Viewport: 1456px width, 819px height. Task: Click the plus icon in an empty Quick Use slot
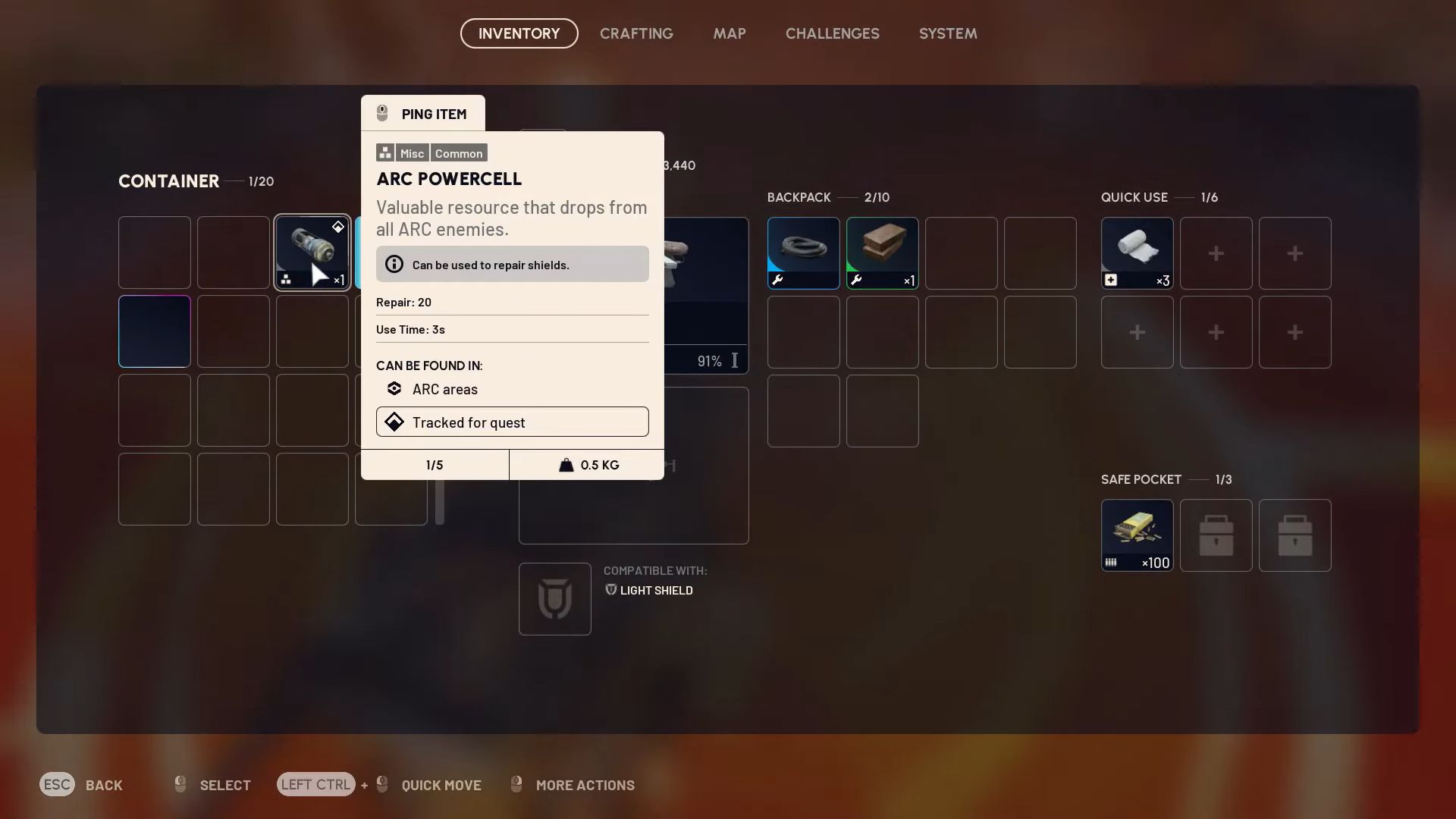[x=1216, y=253]
